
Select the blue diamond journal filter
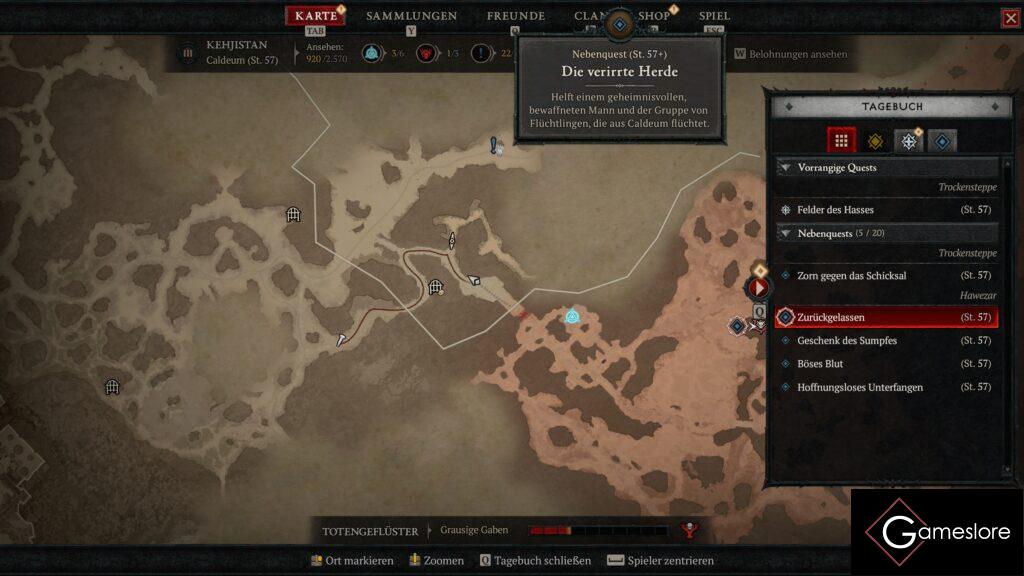pyautogui.click(x=941, y=141)
